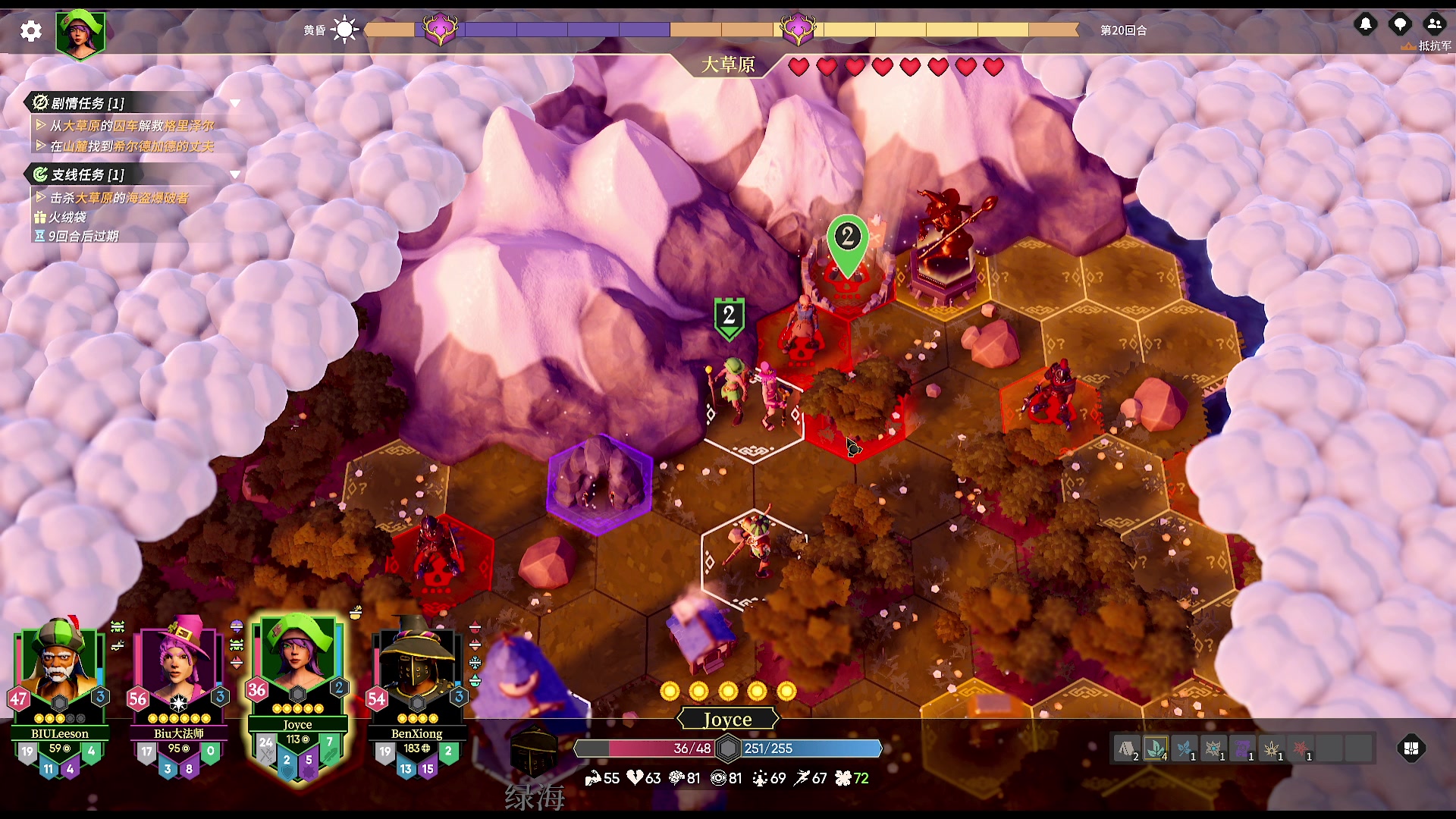Select the purple scroll item
Viewport: 1456px width, 819px height.
click(x=1242, y=749)
